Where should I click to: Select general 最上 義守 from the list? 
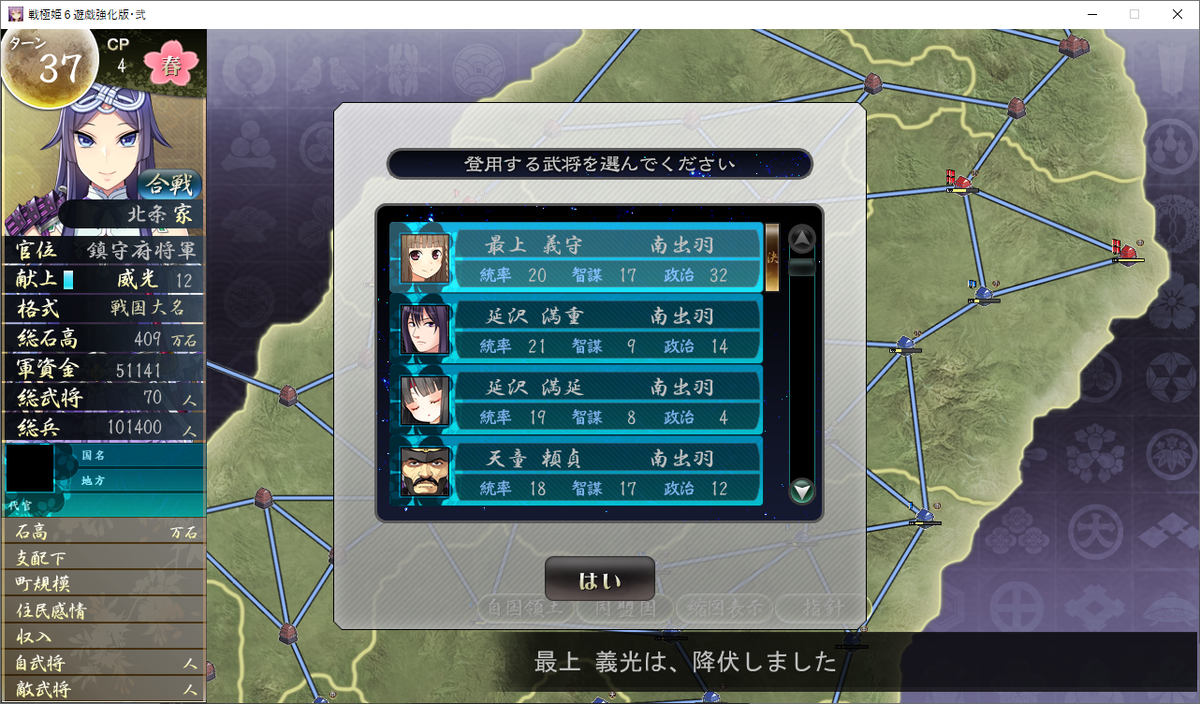575,258
